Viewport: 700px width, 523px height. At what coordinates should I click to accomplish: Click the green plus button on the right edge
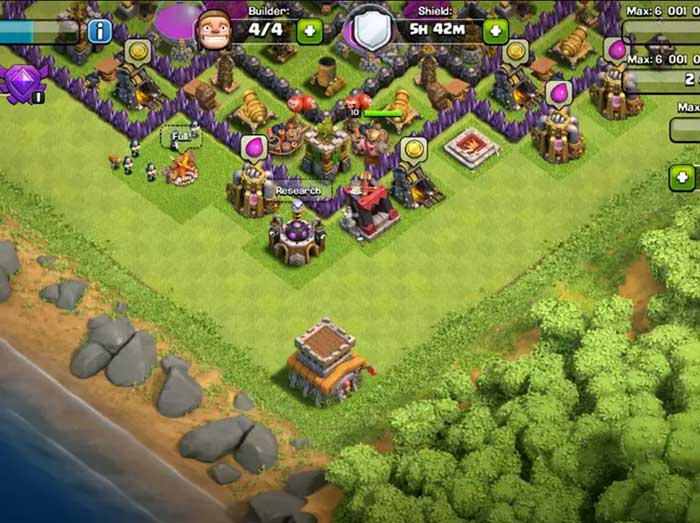tap(682, 178)
